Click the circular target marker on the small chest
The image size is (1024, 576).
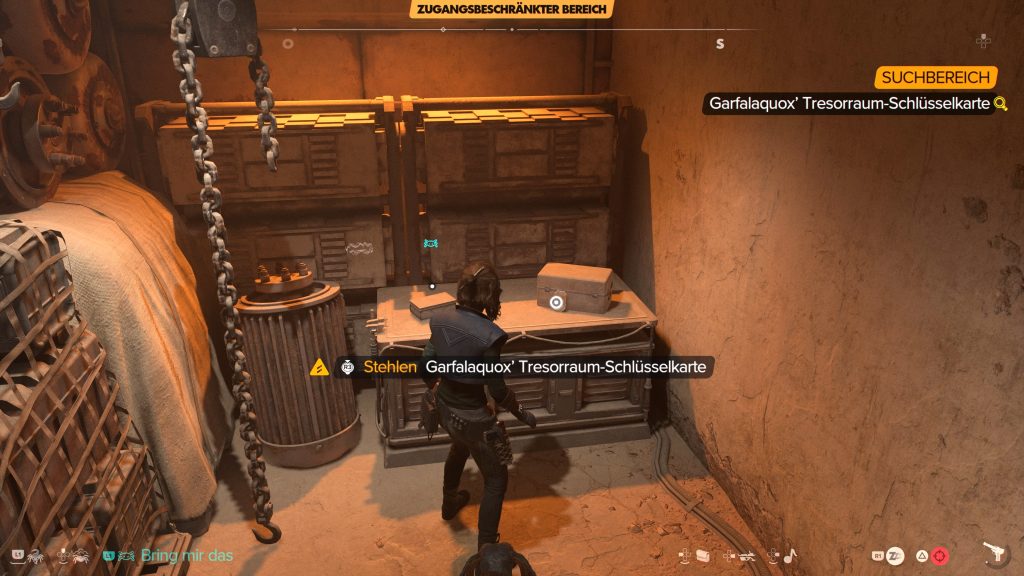(x=556, y=301)
